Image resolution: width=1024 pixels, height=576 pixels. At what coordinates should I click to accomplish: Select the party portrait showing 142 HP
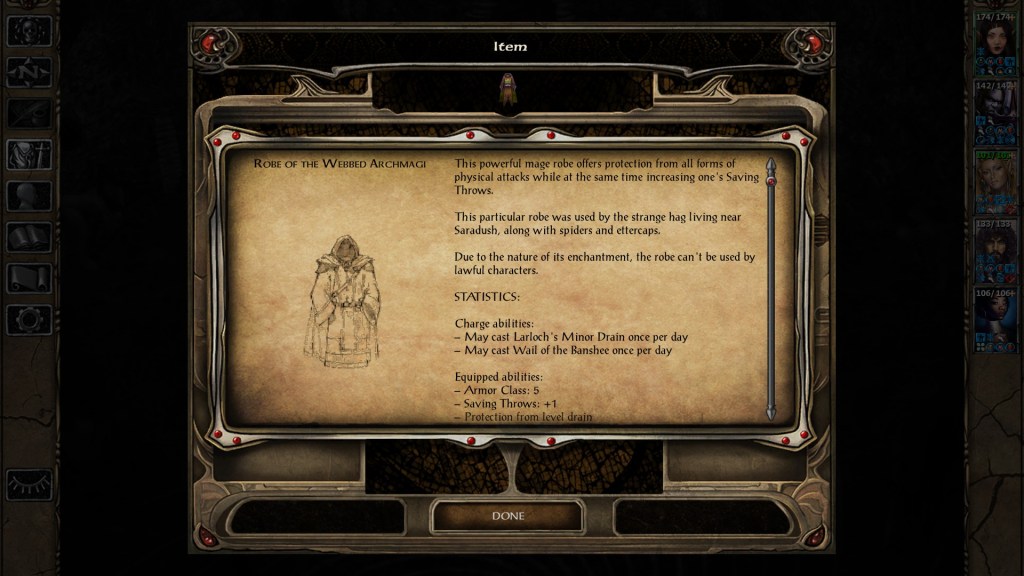pyautogui.click(x=995, y=111)
